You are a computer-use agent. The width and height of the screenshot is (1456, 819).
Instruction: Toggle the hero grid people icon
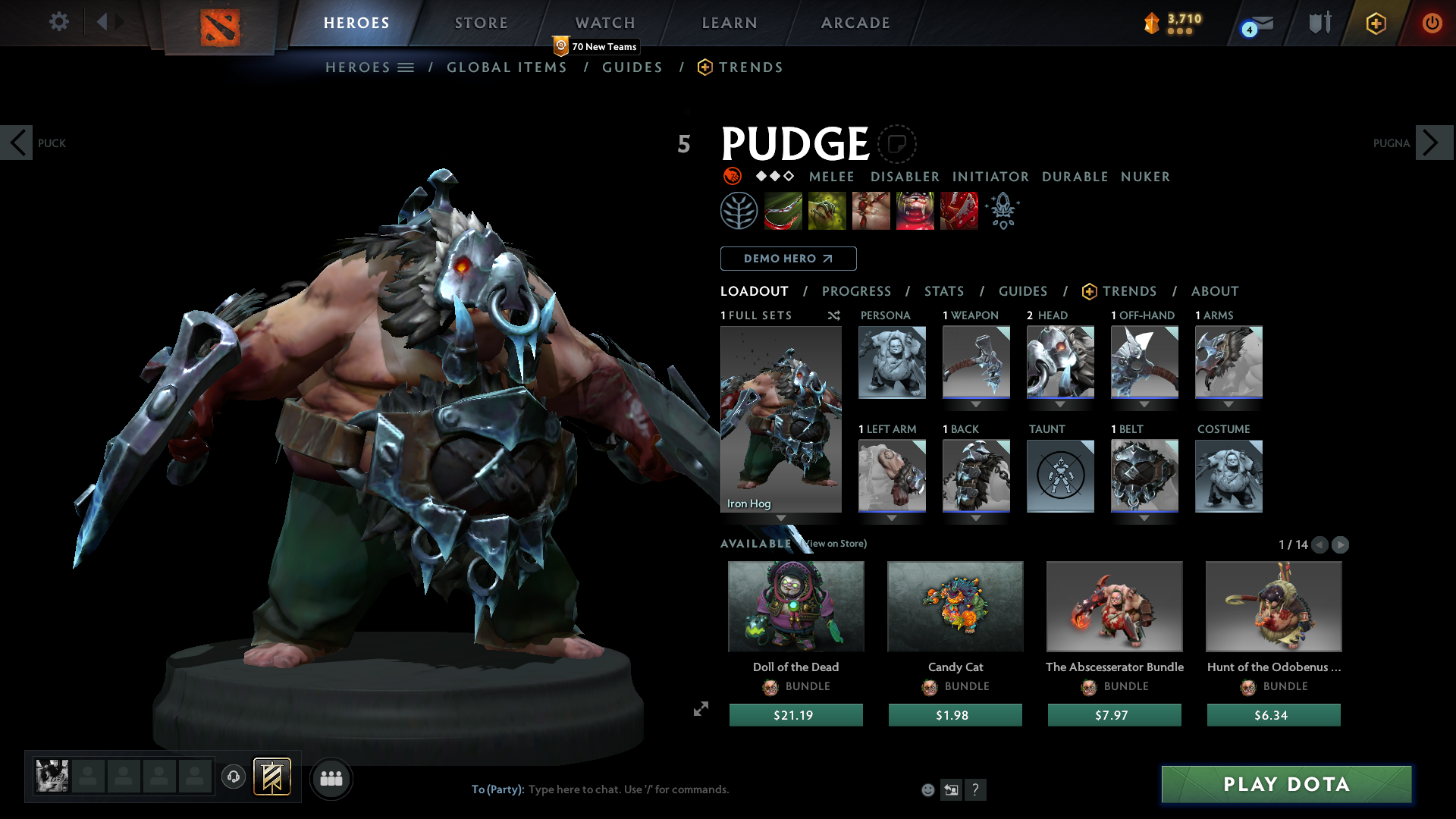click(x=331, y=778)
